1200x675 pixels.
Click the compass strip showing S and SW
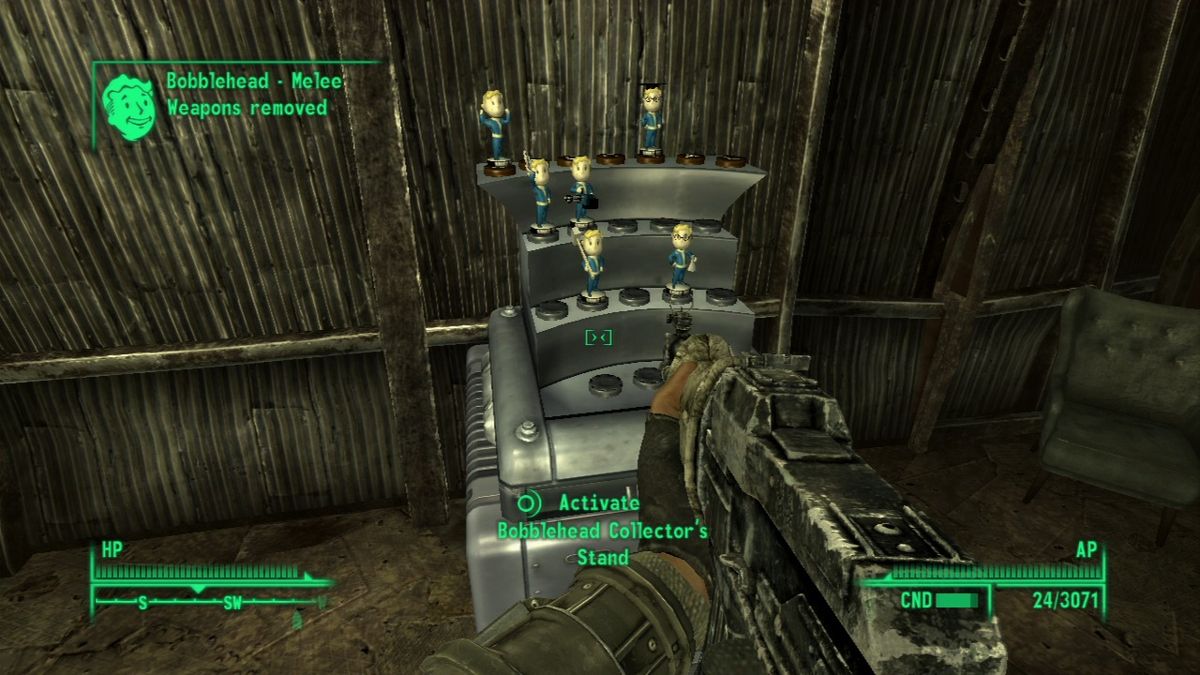[x=208, y=602]
